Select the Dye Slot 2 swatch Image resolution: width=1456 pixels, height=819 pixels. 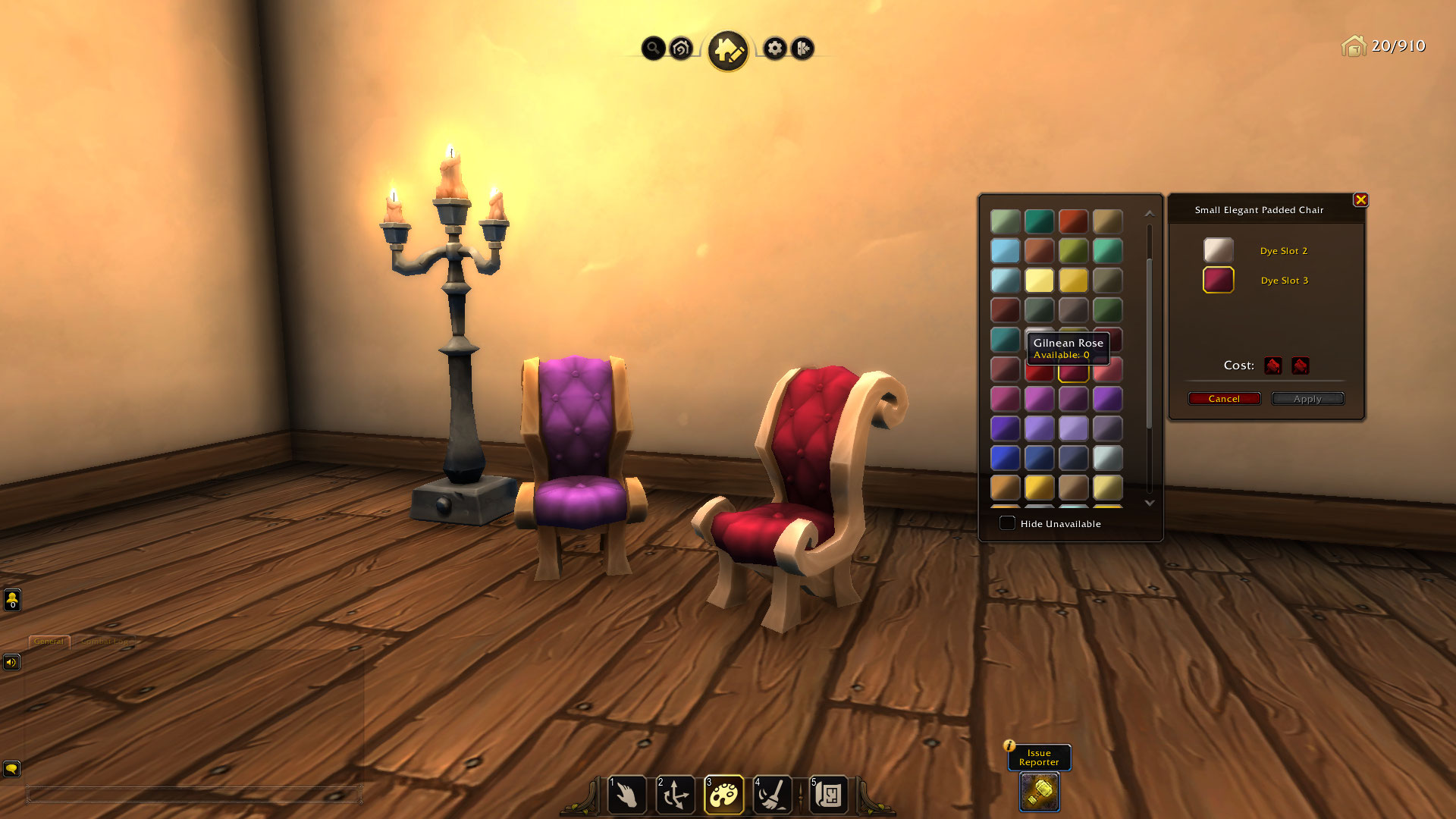(1218, 250)
